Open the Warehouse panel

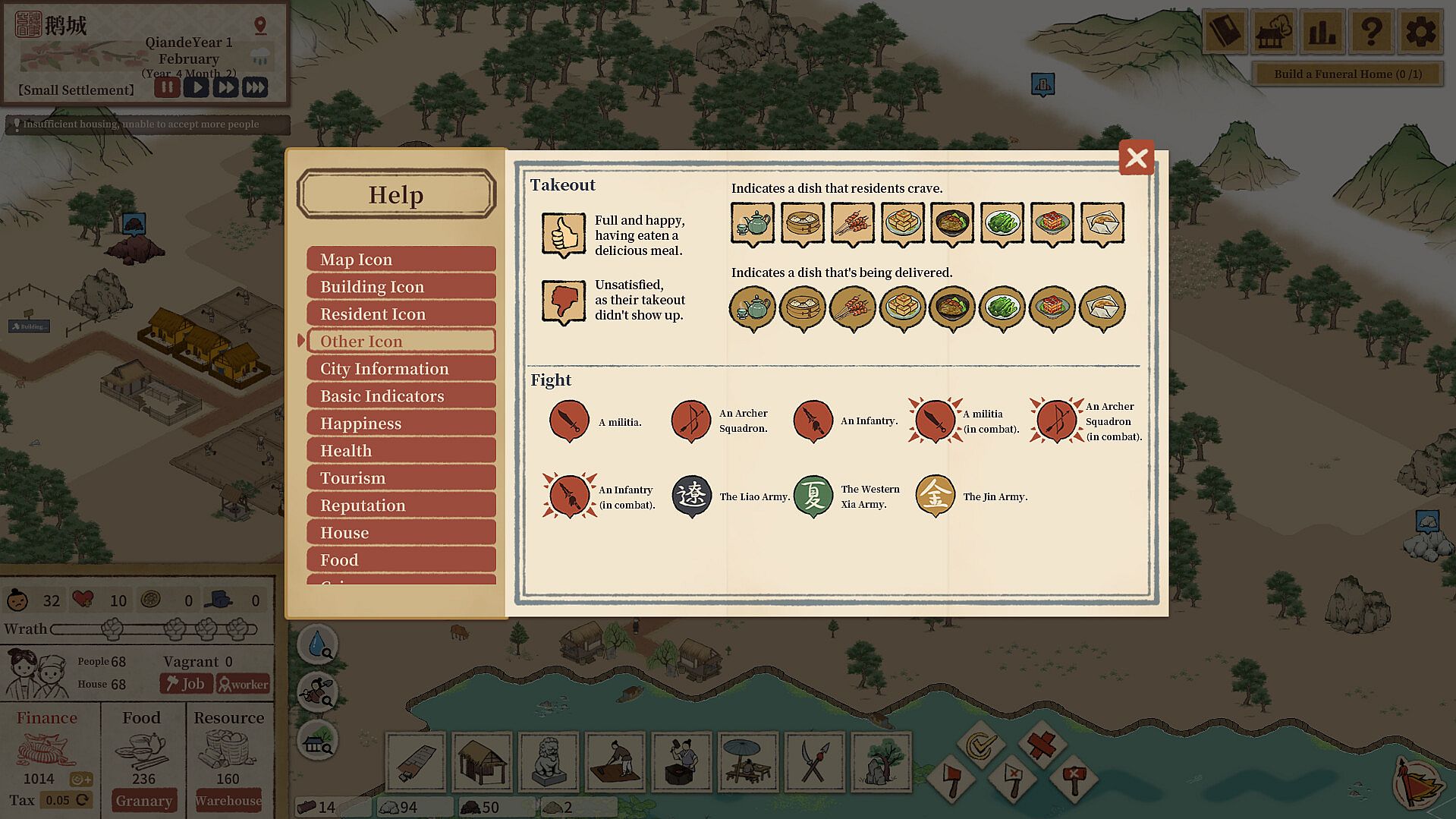228,800
